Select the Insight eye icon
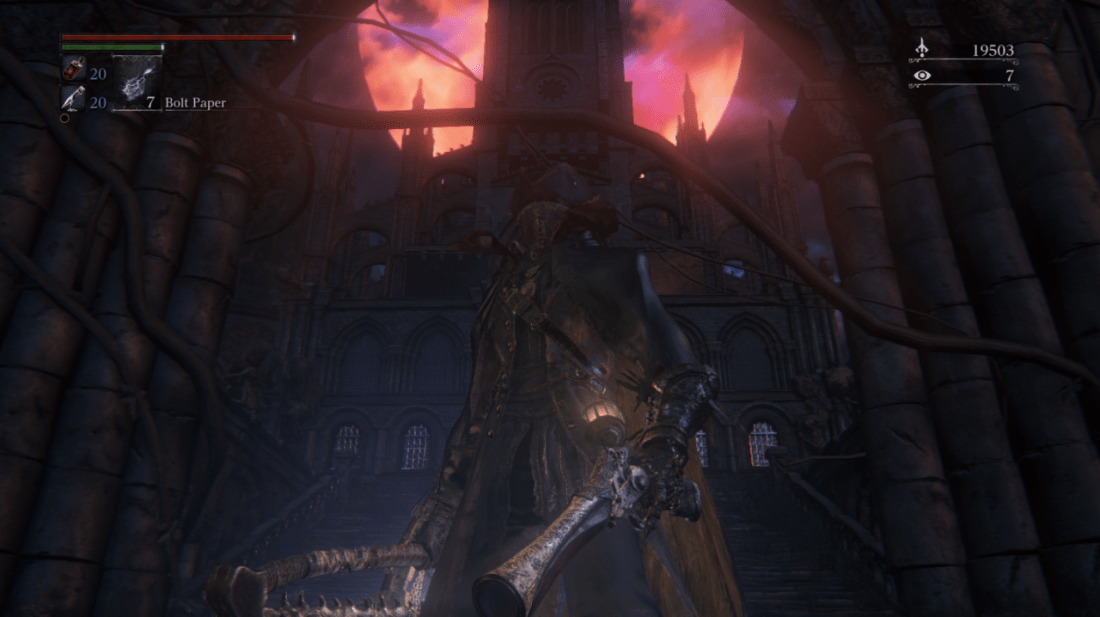1100x617 pixels. pos(921,75)
